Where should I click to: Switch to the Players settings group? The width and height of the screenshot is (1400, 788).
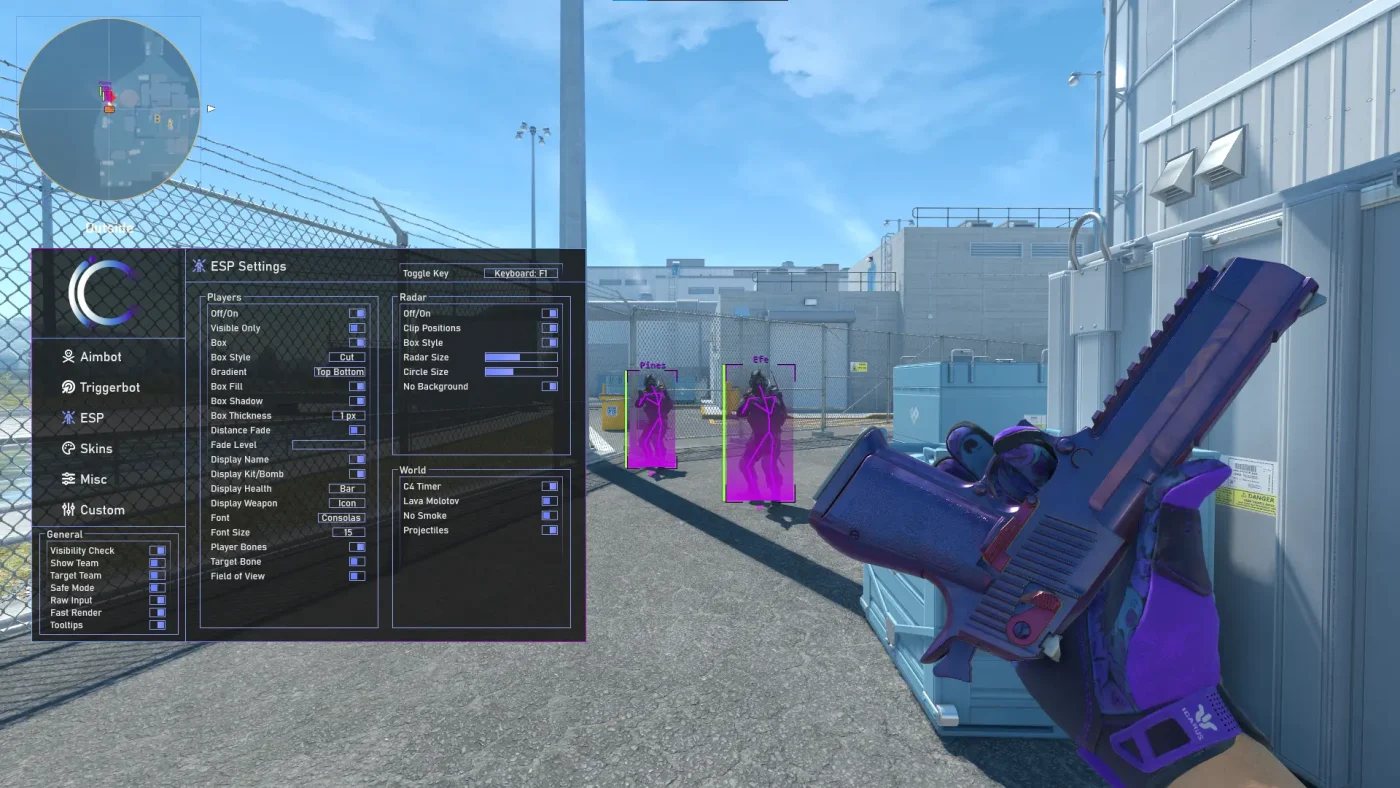(x=227, y=297)
